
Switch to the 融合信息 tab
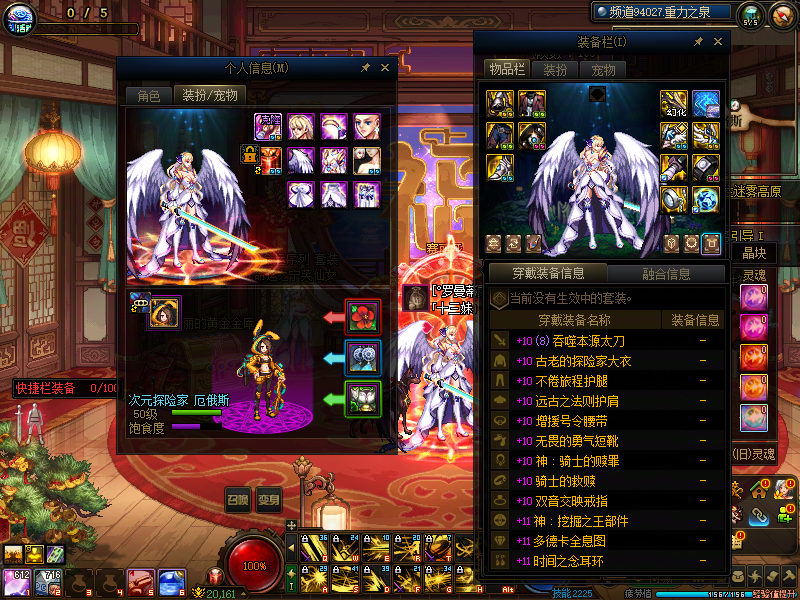click(664, 273)
